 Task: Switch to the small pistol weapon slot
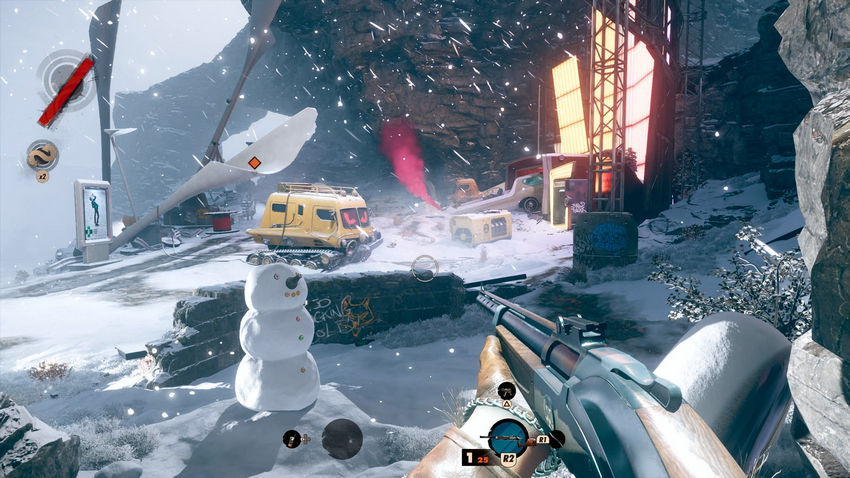pos(505,390)
